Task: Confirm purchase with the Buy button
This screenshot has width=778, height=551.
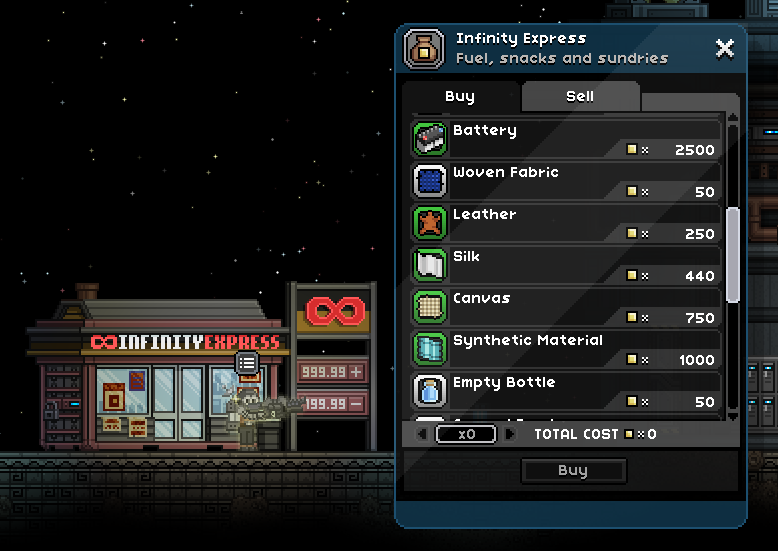Action: pyautogui.click(x=573, y=471)
